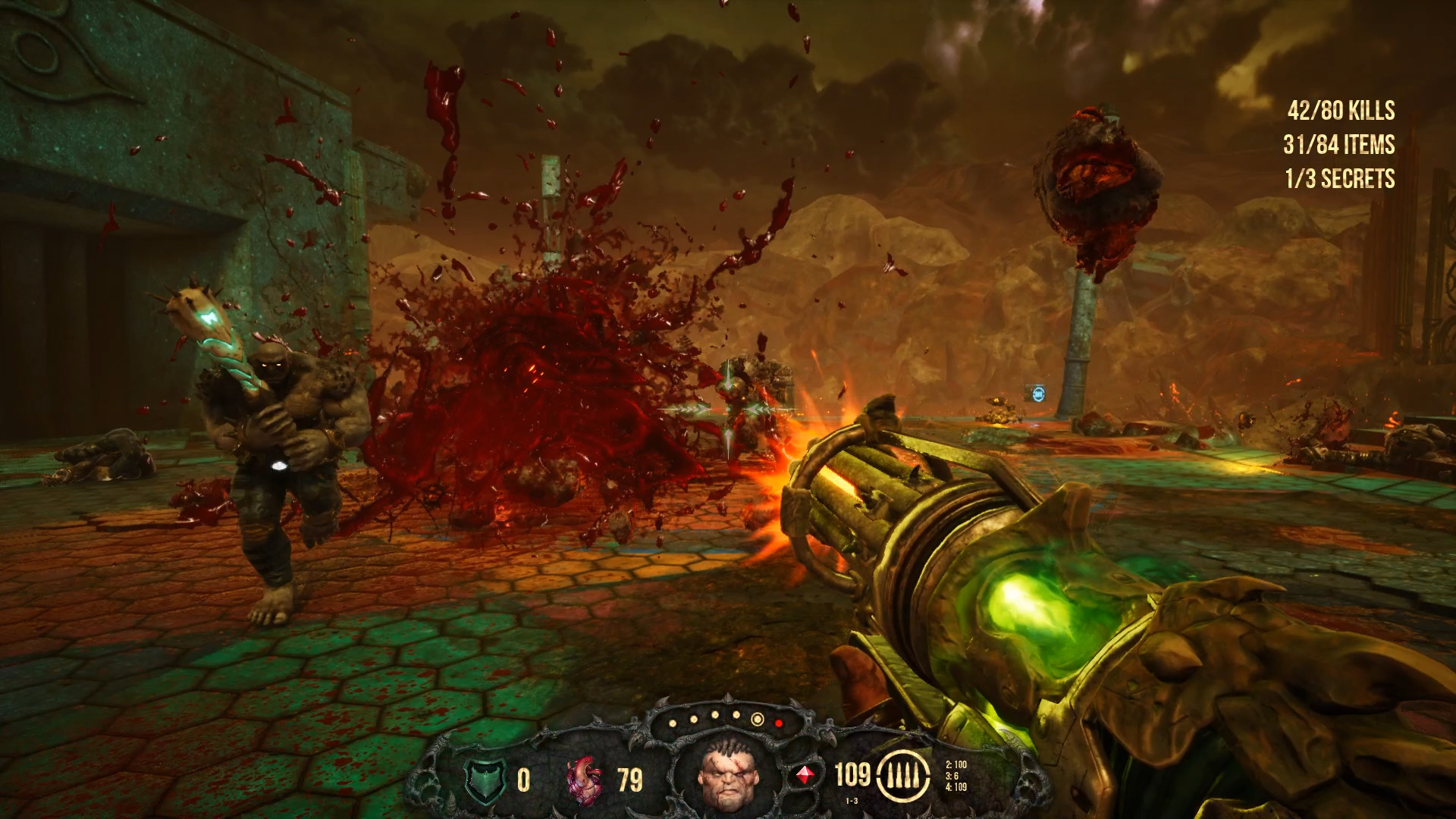
Task: Select the first weapon dot on the HUD
Action: pos(672,723)
